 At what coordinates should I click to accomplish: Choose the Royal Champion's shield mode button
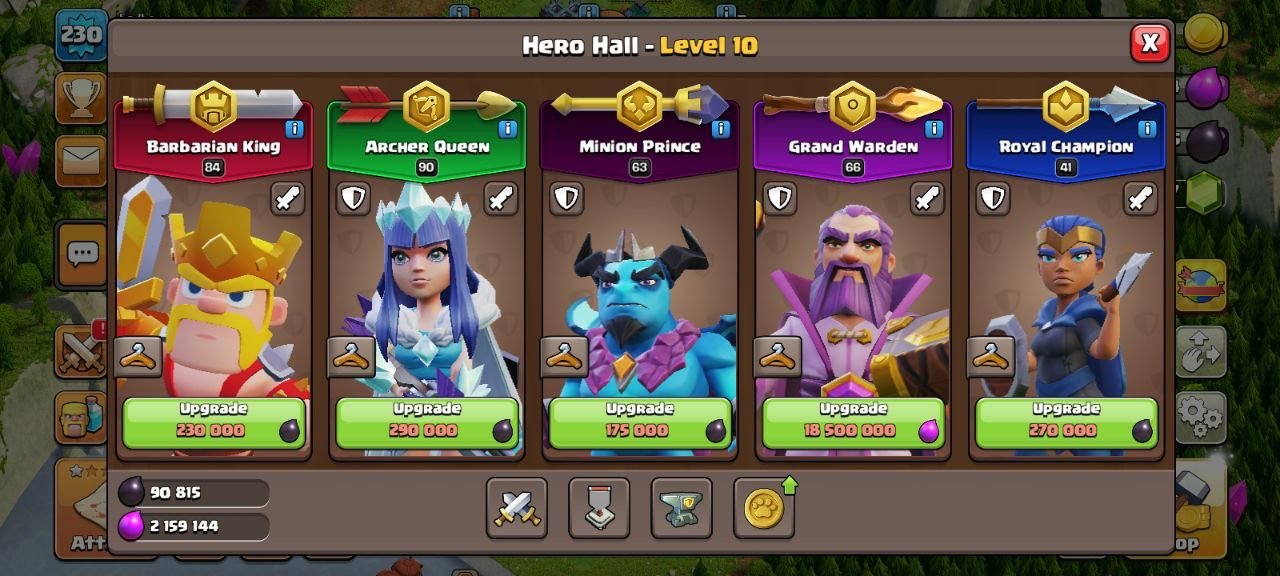(x=992, y=198)
